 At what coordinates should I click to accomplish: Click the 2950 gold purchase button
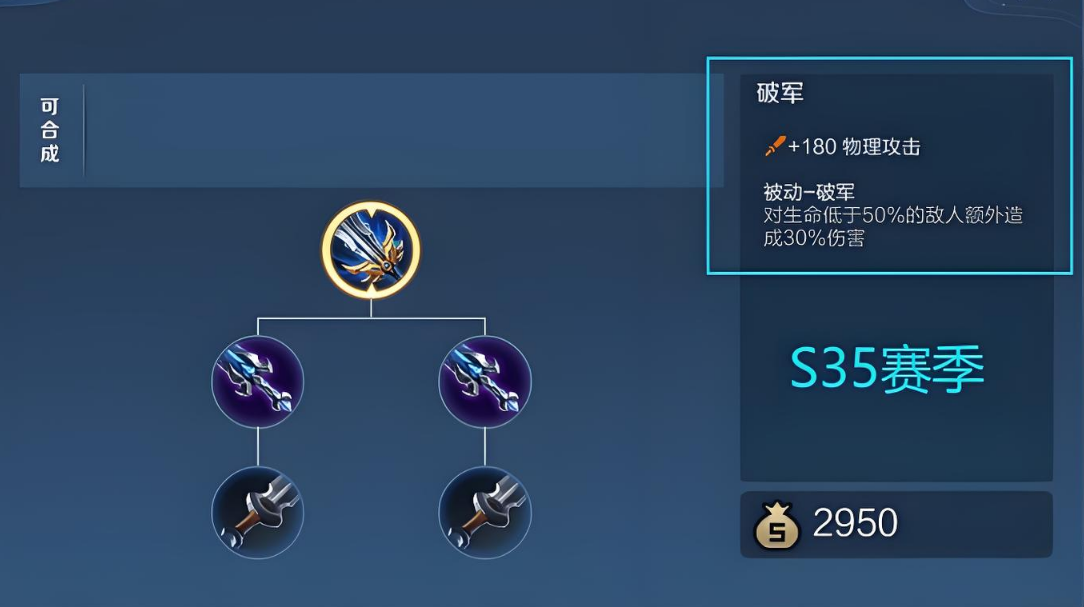point(895,524)
